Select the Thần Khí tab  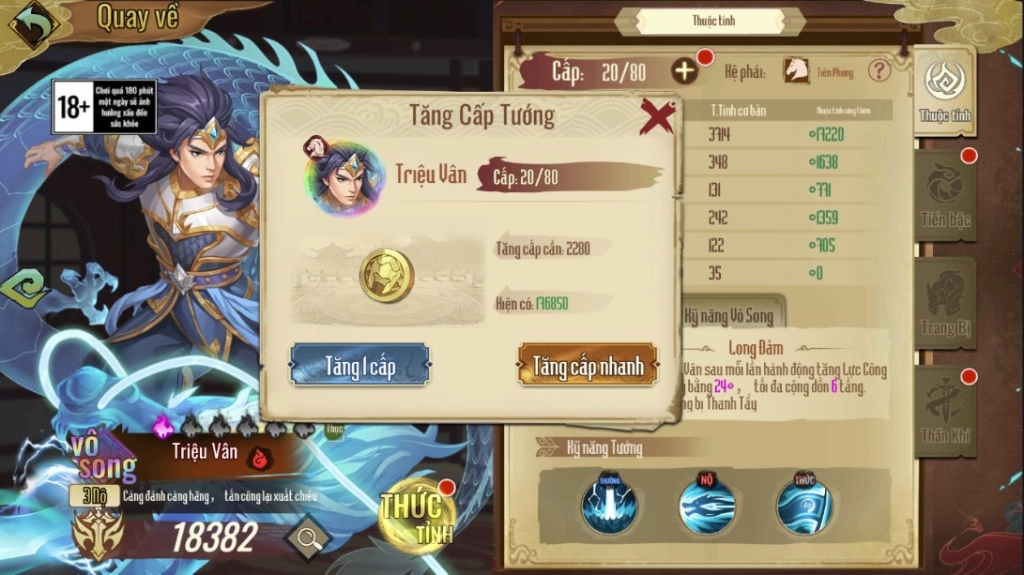point(944,410)
